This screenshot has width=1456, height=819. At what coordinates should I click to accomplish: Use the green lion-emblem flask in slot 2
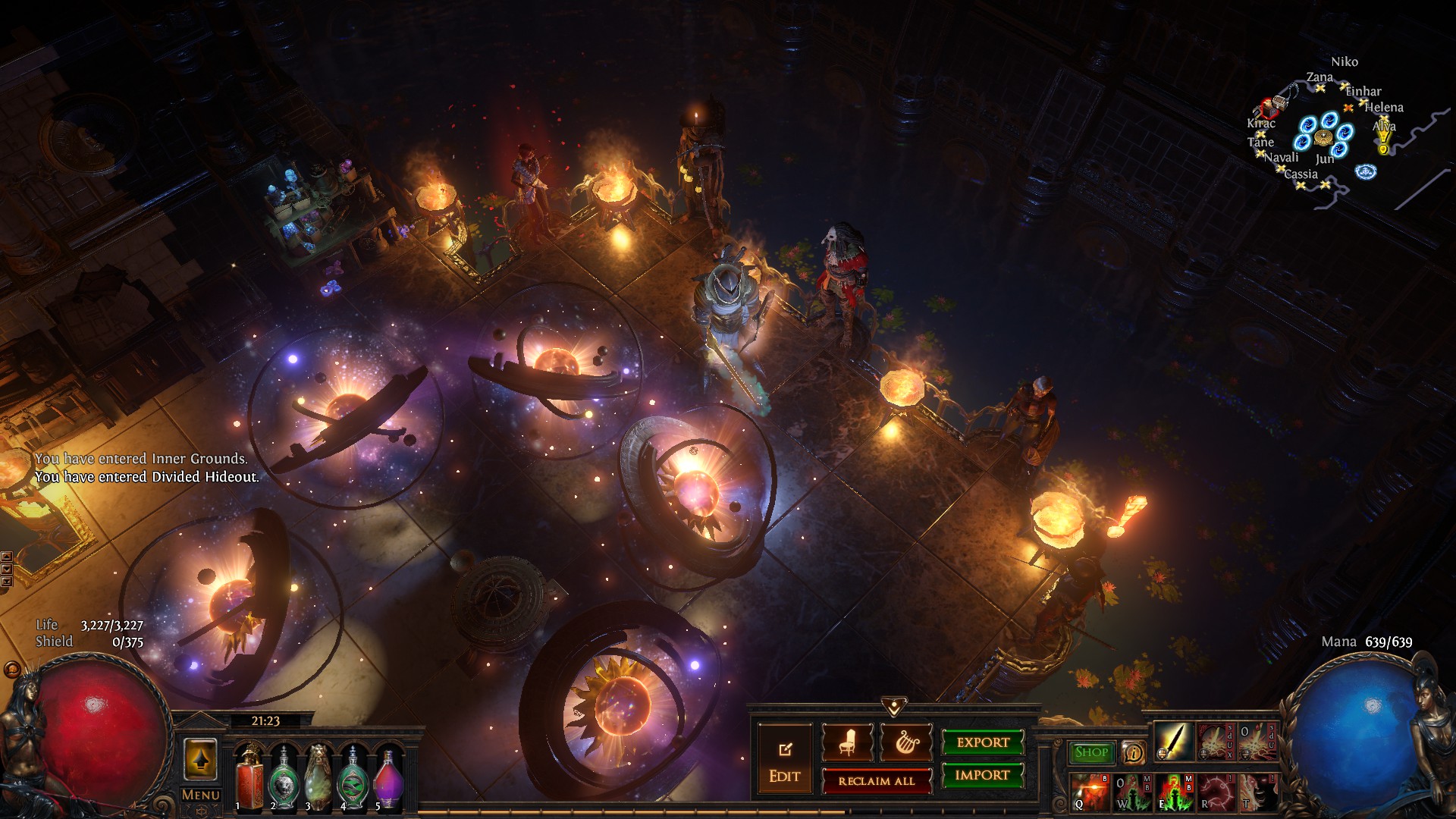click(x=284, y=777)
